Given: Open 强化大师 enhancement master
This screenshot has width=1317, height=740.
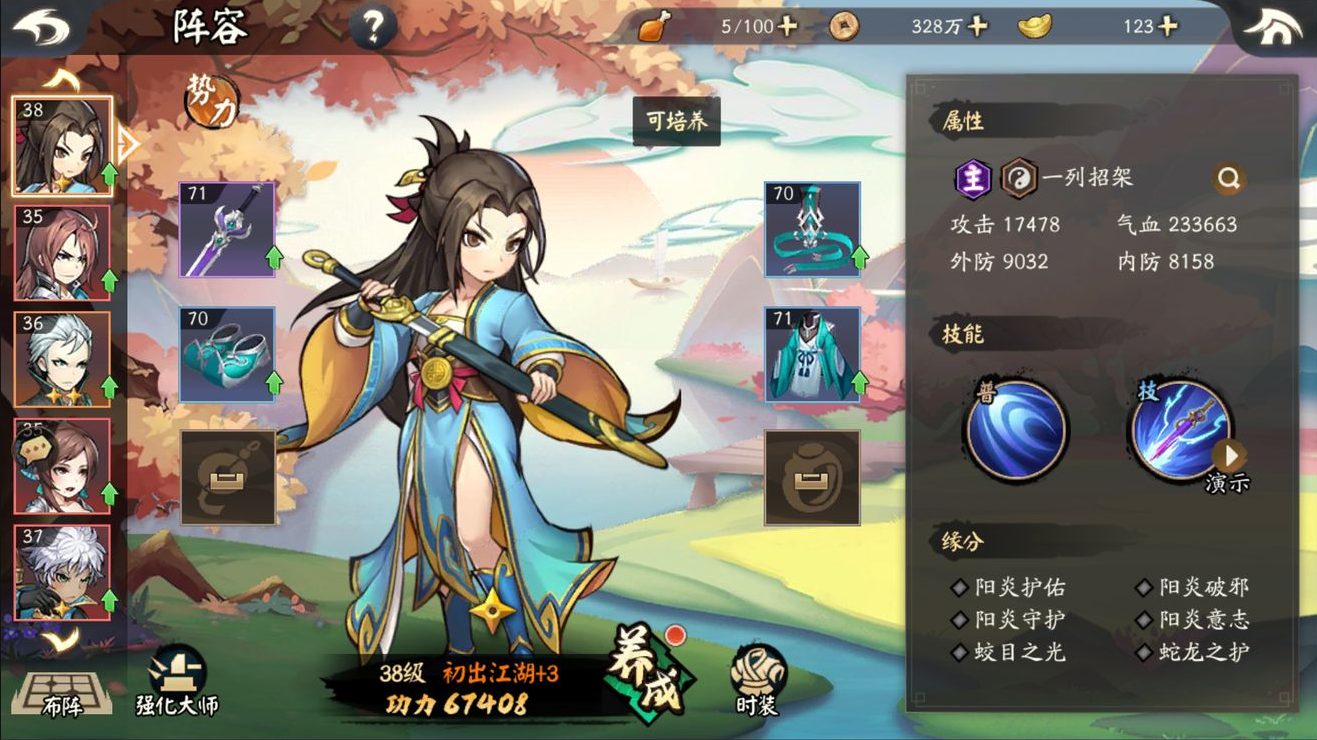Looking at the screenshot, I should point(177,683).
